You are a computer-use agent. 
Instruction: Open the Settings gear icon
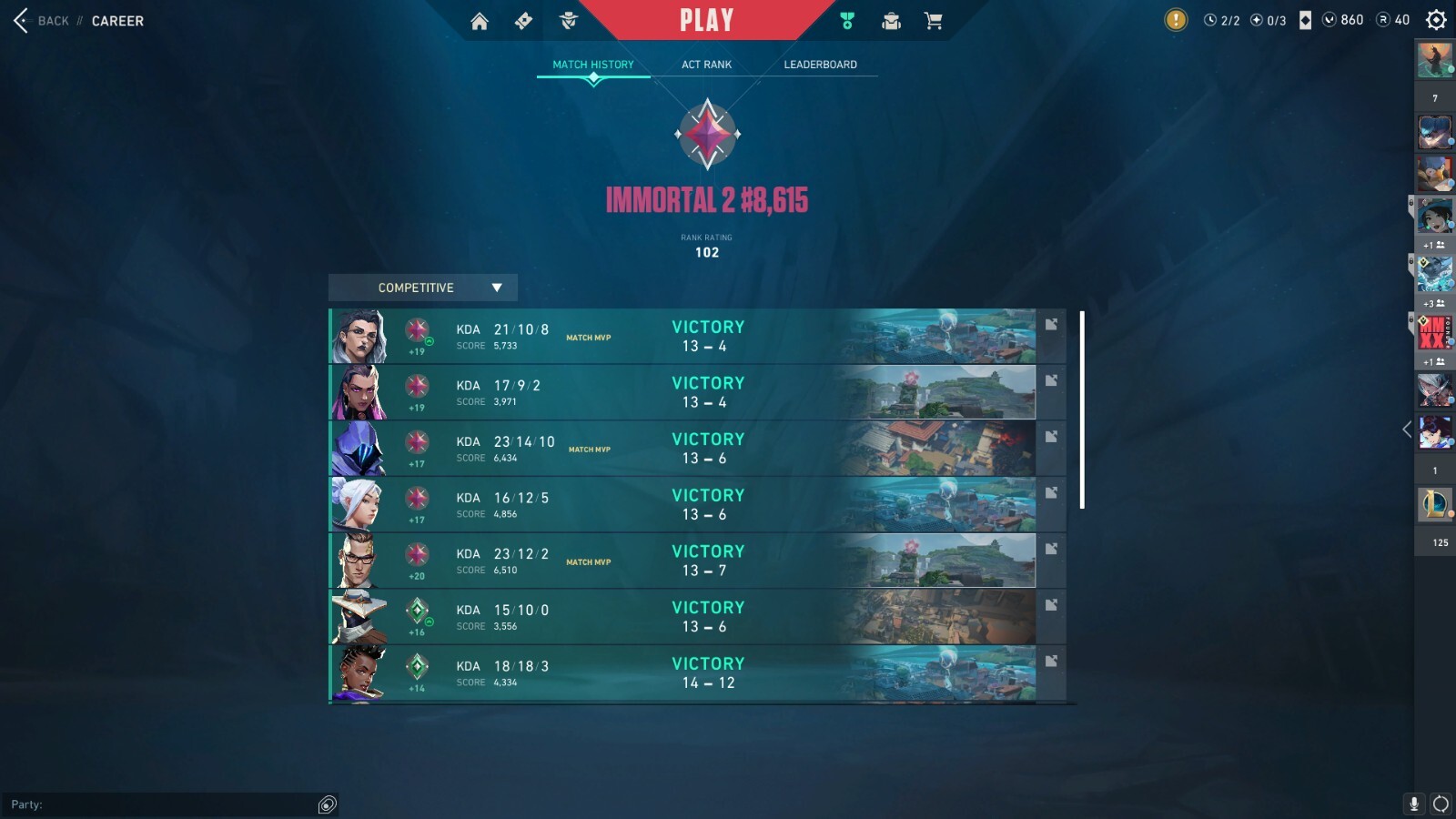coord(1434,19)
